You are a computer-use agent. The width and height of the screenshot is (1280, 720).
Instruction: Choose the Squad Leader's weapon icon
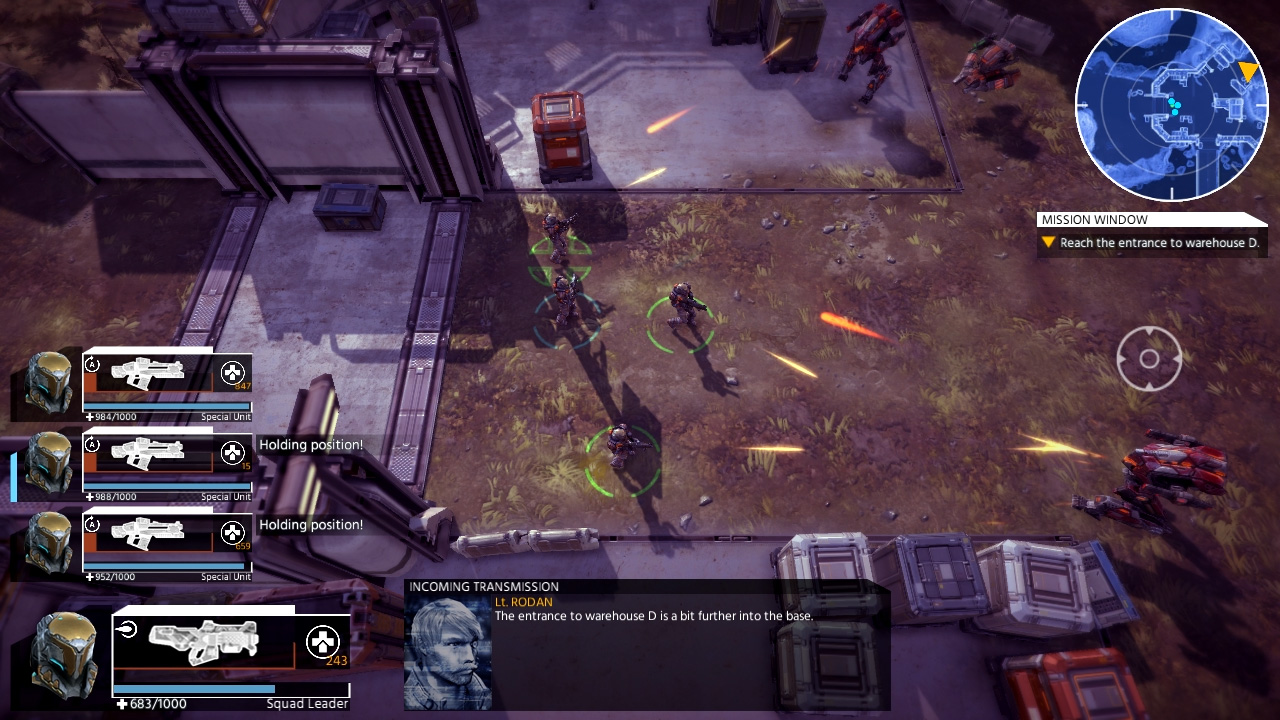tap(203, 641)
